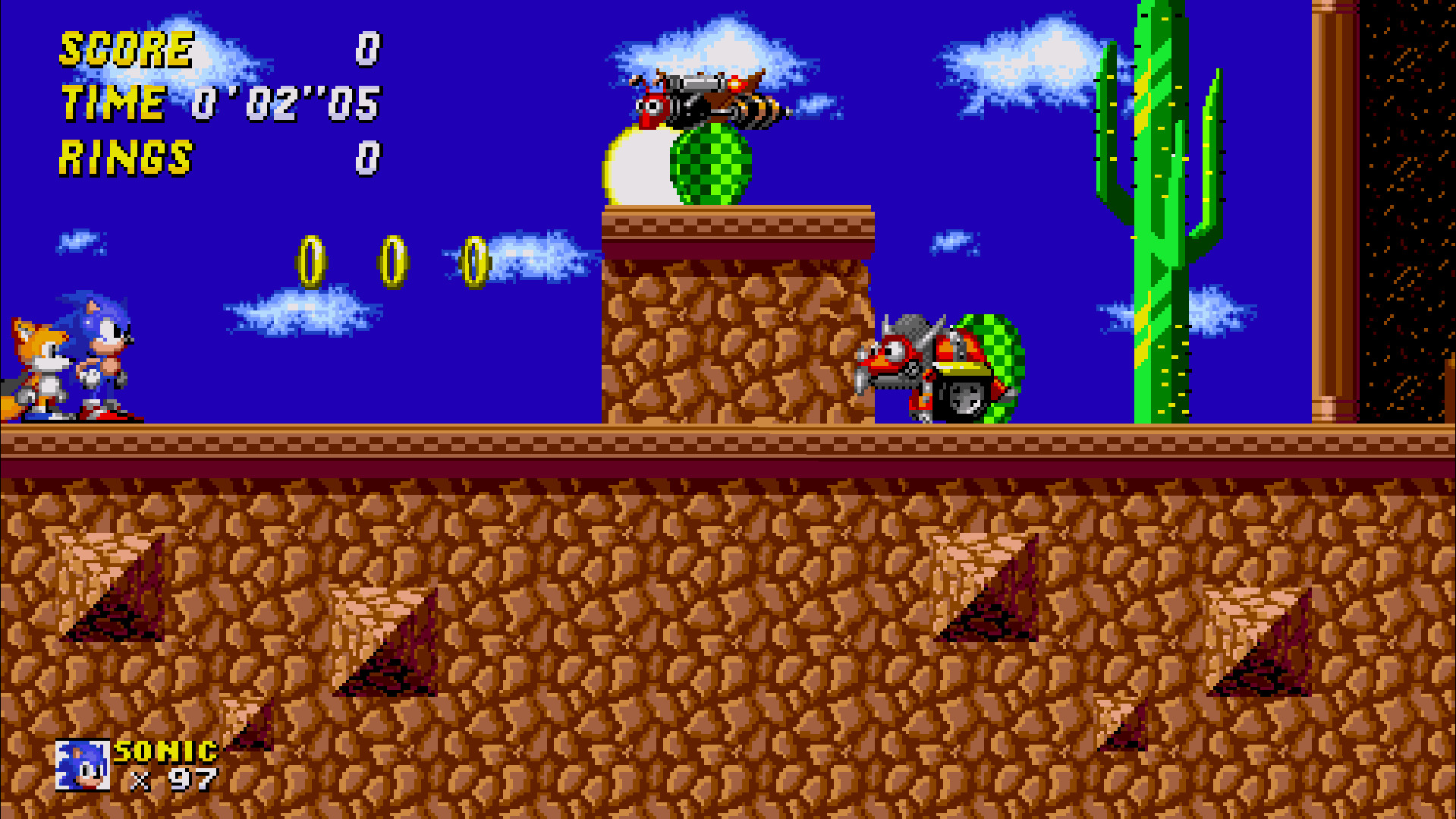Select the RINGS label in the HUD
This screenshot has height=819, width=1456.
pyautogui.click(x=125, y=158)
